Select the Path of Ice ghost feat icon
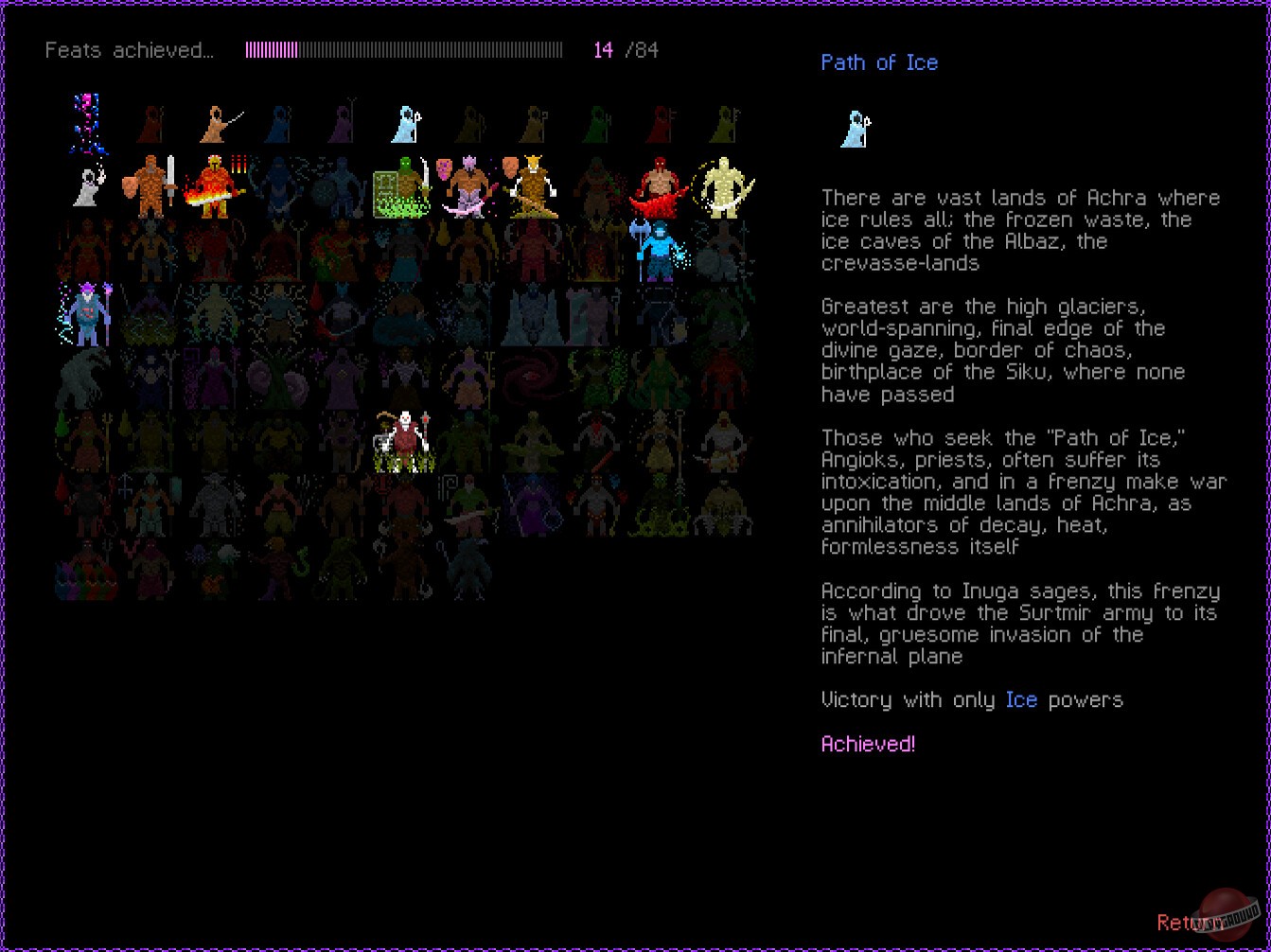The image size is (1271, 952). pos(406,121)
